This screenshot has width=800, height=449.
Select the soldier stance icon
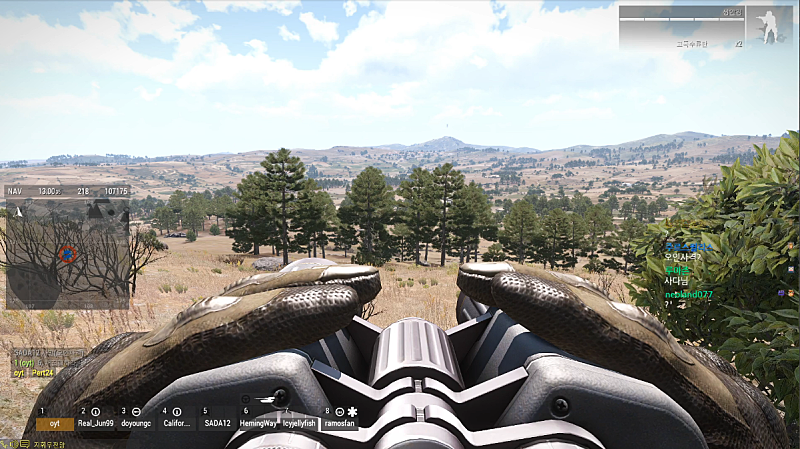coord(770,28)
